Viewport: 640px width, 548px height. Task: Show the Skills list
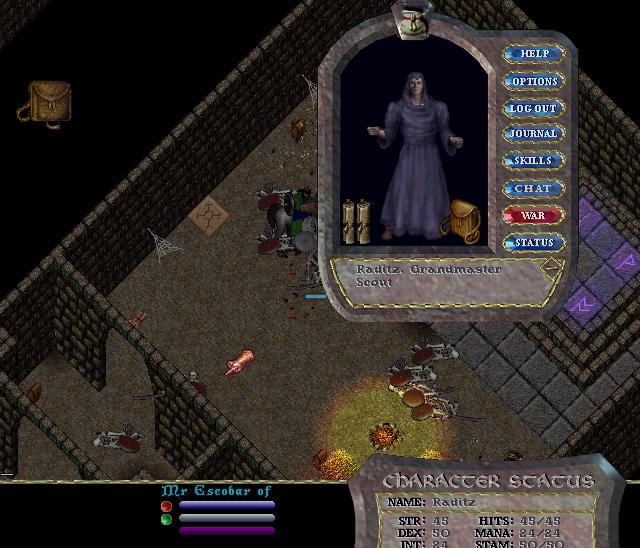click(534, 161)
